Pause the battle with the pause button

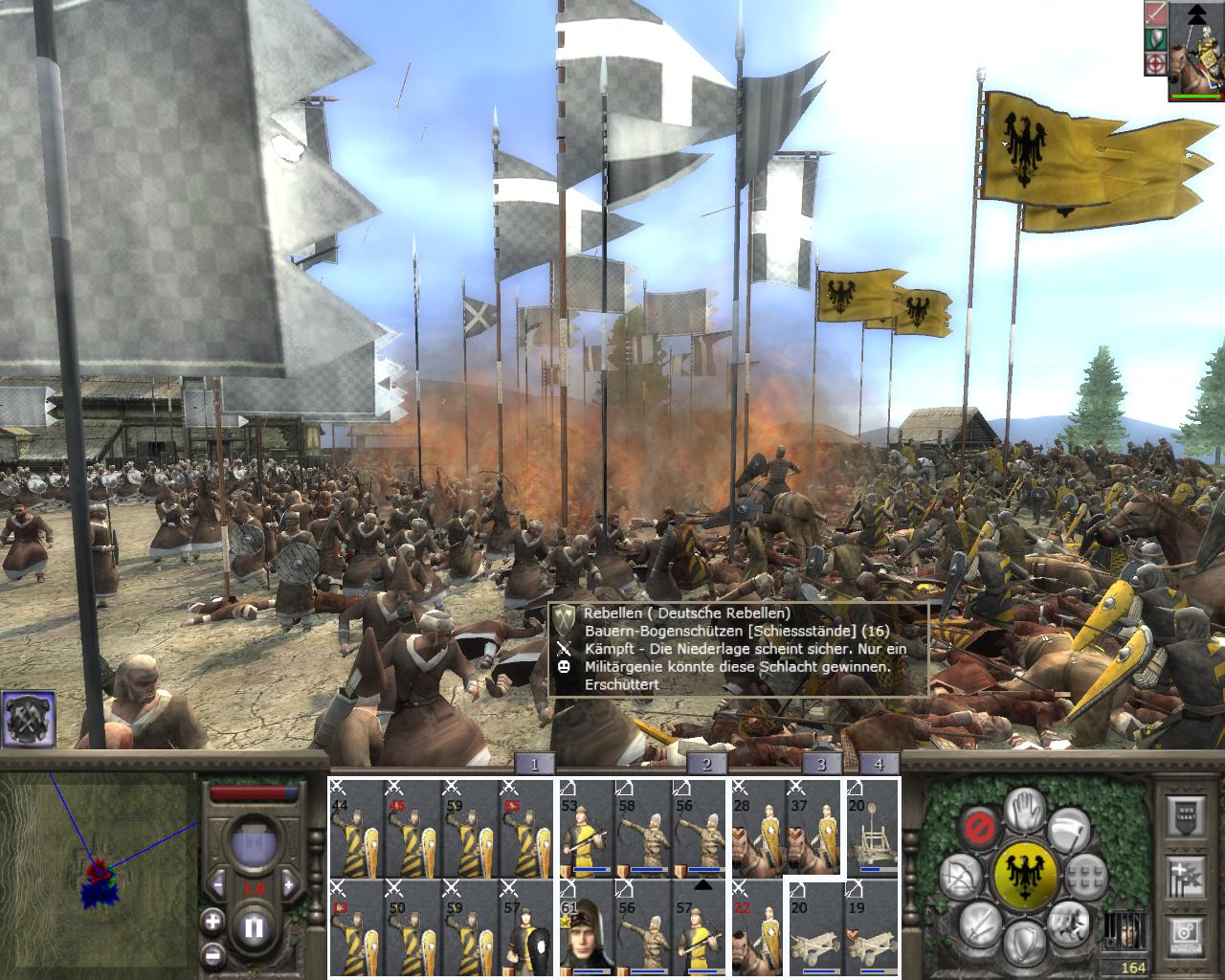pos(254,927)
